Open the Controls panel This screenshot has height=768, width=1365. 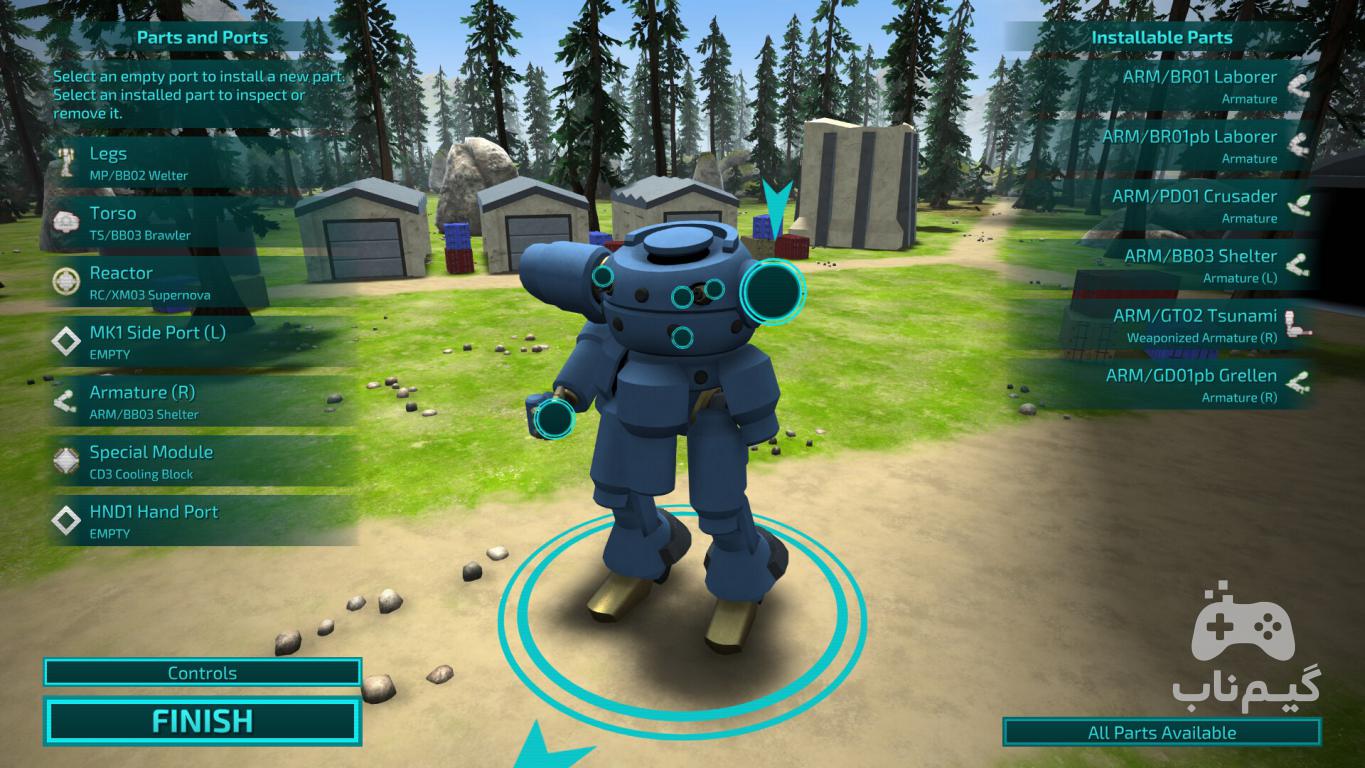[201, 673]
